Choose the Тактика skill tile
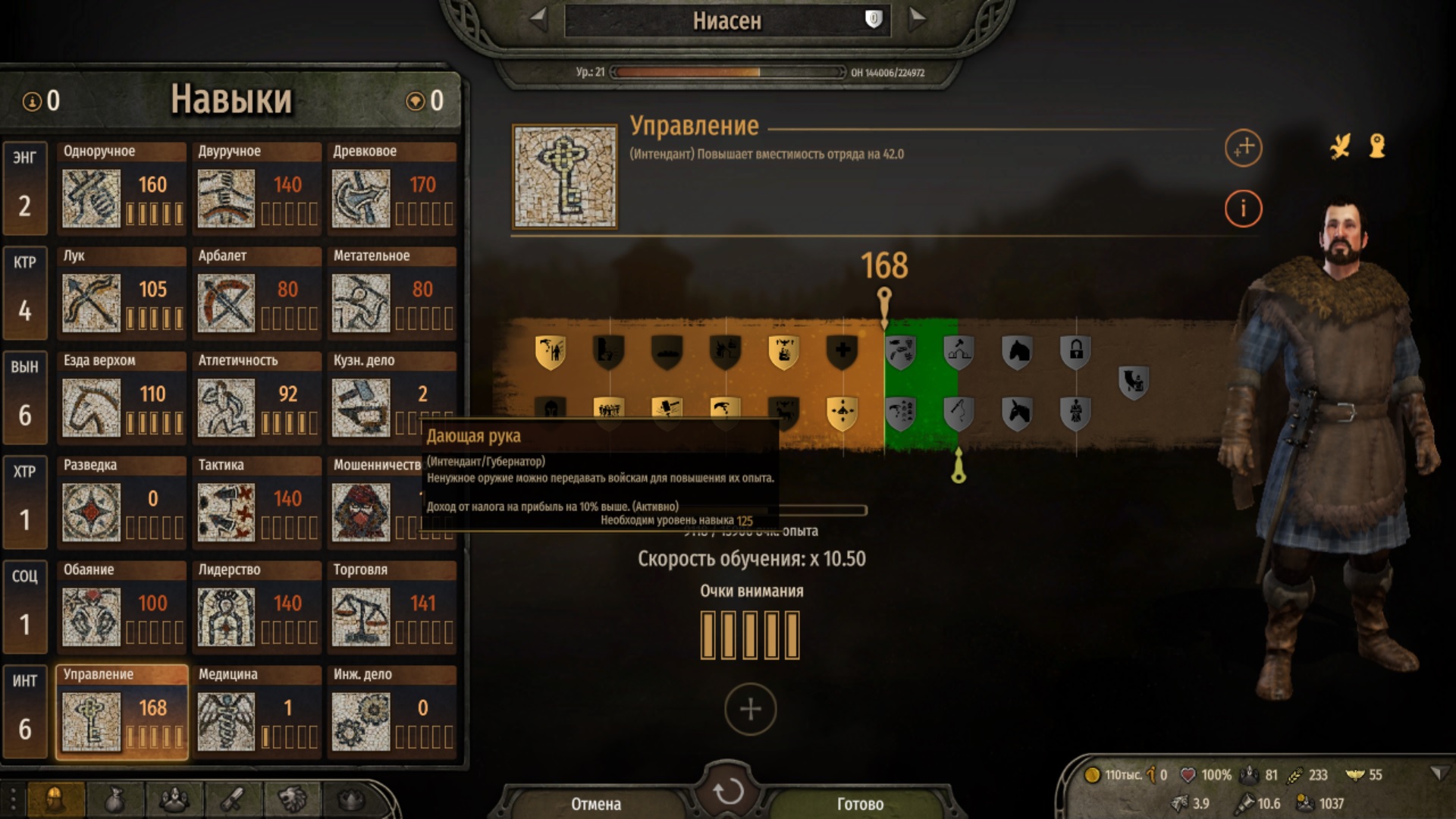 click(x=257, y=500)
